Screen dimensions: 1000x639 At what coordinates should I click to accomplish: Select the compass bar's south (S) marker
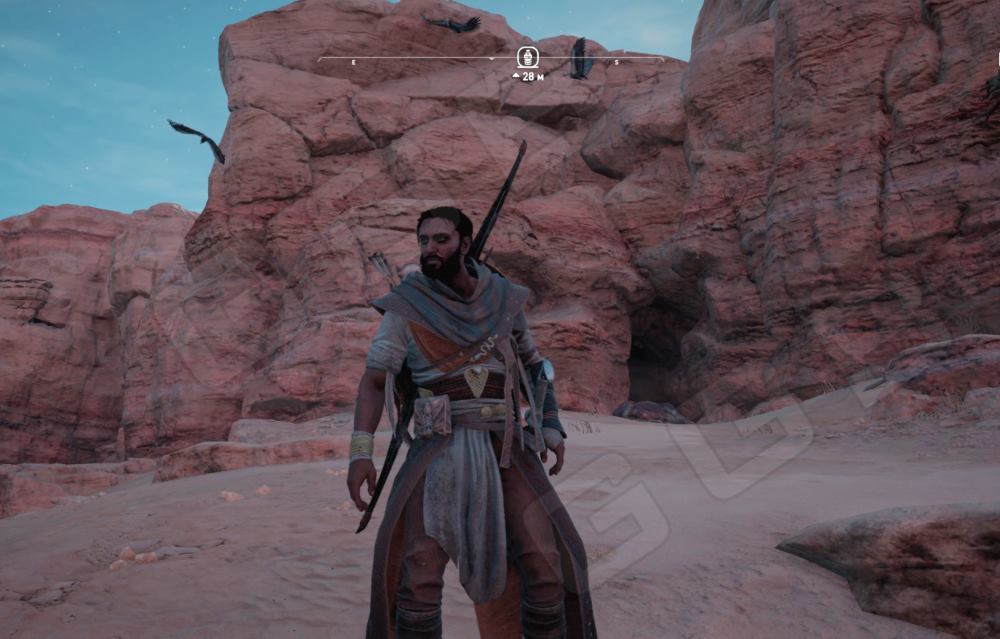pyautogui.click(x=616, y=62)
